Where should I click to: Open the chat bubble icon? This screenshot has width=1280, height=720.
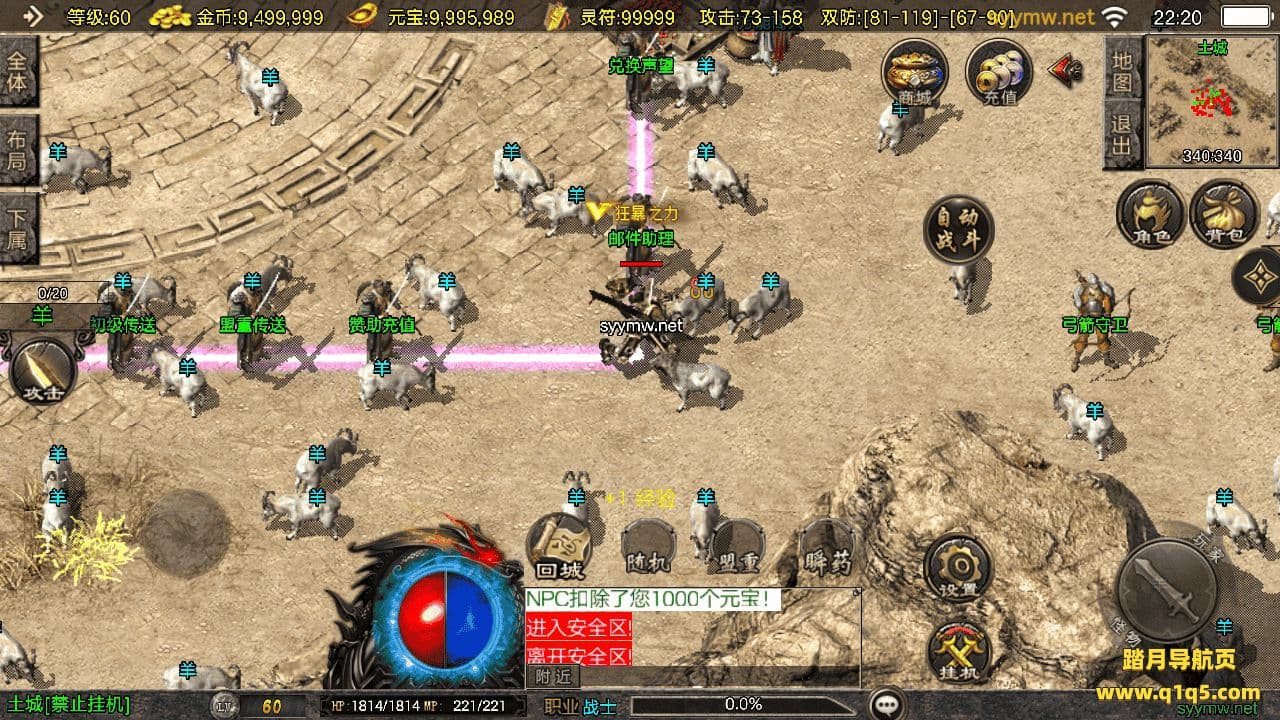point(886,704)
